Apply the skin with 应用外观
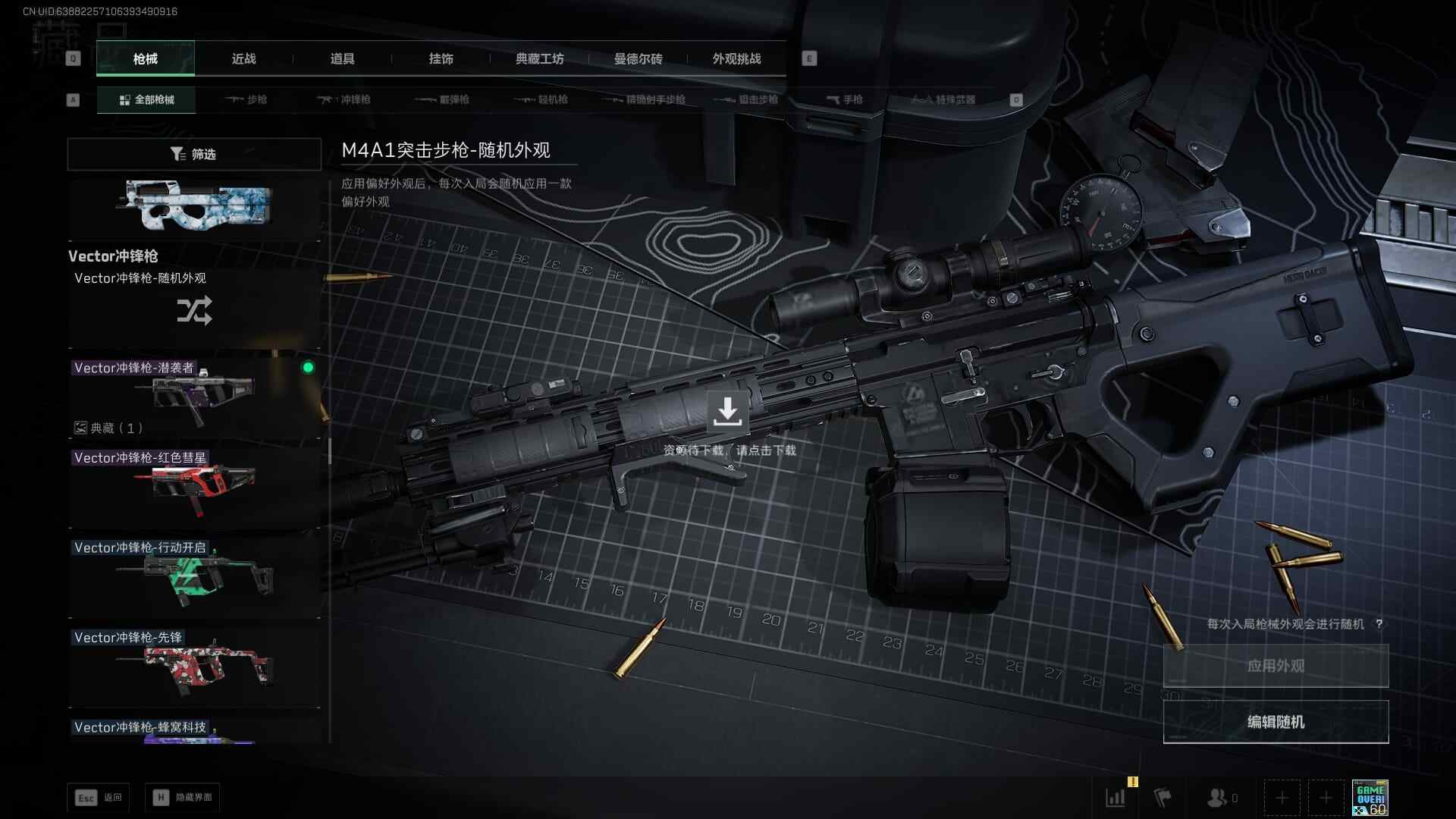The width and height of the screenshot is (1456, 819). 1276,666
